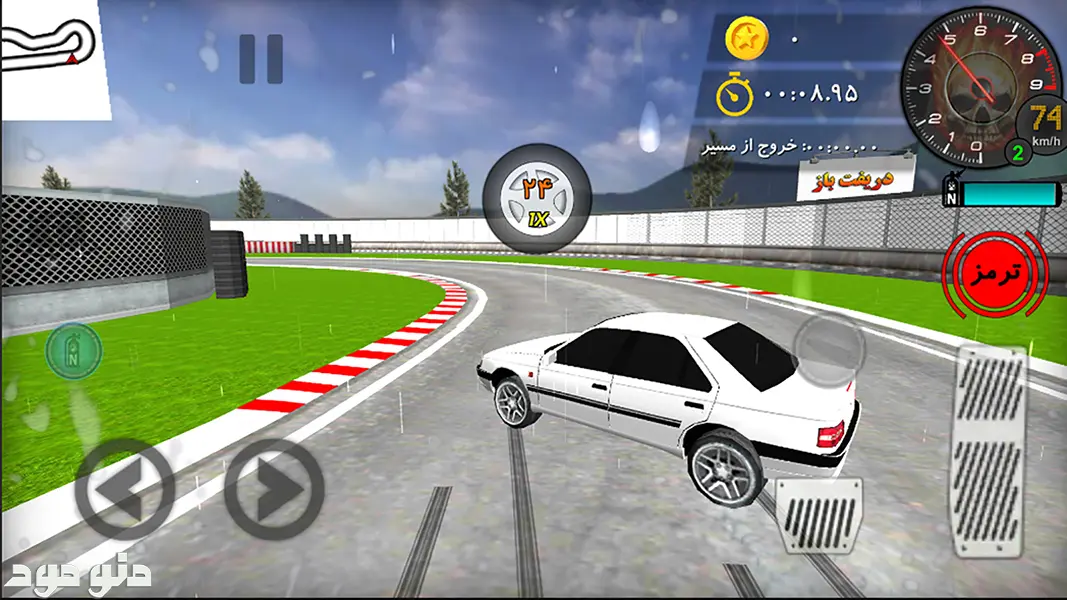This screenshot has height=600, width=1067.
Task: Tap the translucent round camera button
Action: pos(828,347)
